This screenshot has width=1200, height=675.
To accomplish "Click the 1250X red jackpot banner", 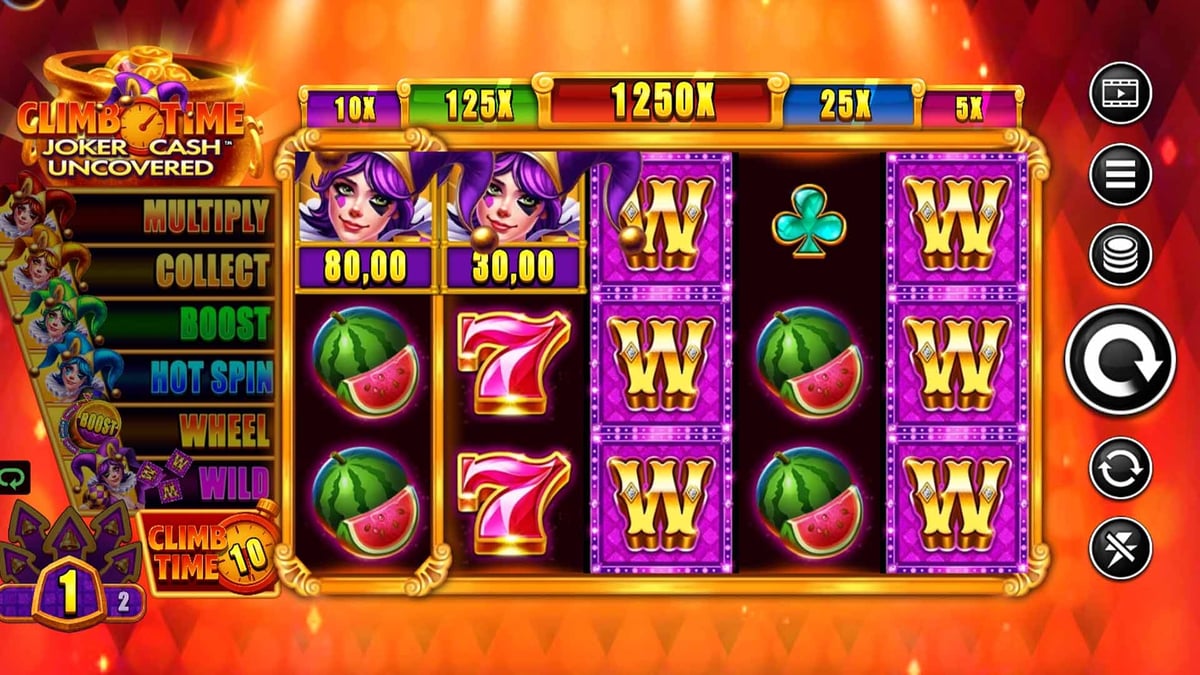I will (660, 99).
